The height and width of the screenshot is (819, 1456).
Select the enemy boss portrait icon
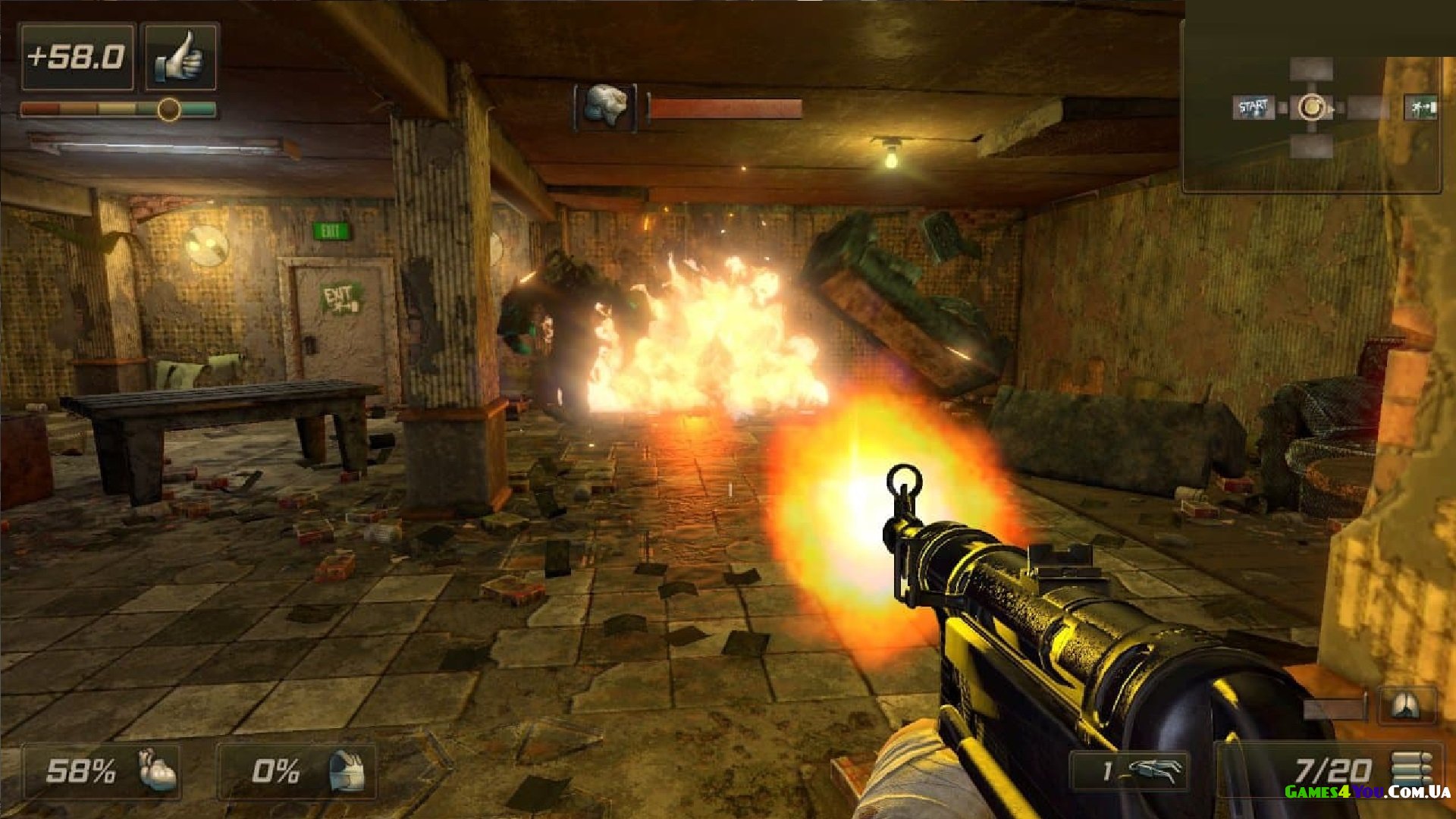coord(605,107)
